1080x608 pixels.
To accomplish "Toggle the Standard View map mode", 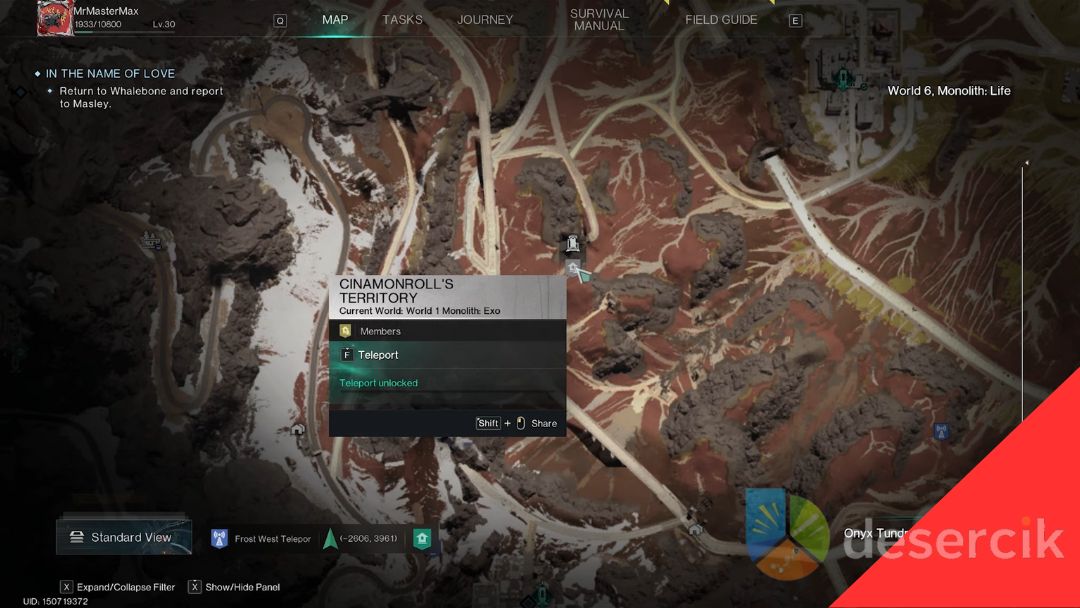I will tap(124, 537).
